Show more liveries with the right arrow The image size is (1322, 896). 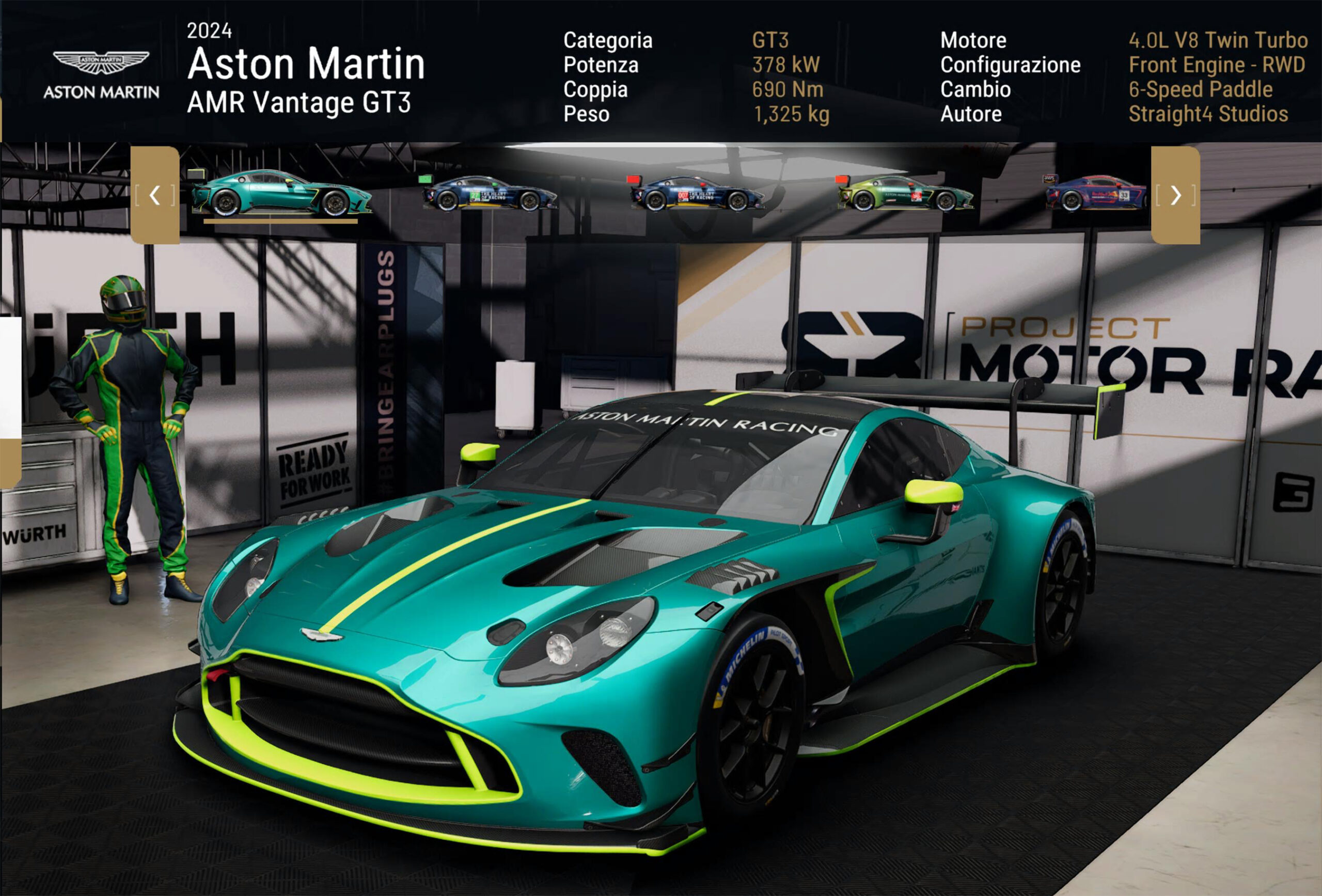click(x=1175, y=195)
